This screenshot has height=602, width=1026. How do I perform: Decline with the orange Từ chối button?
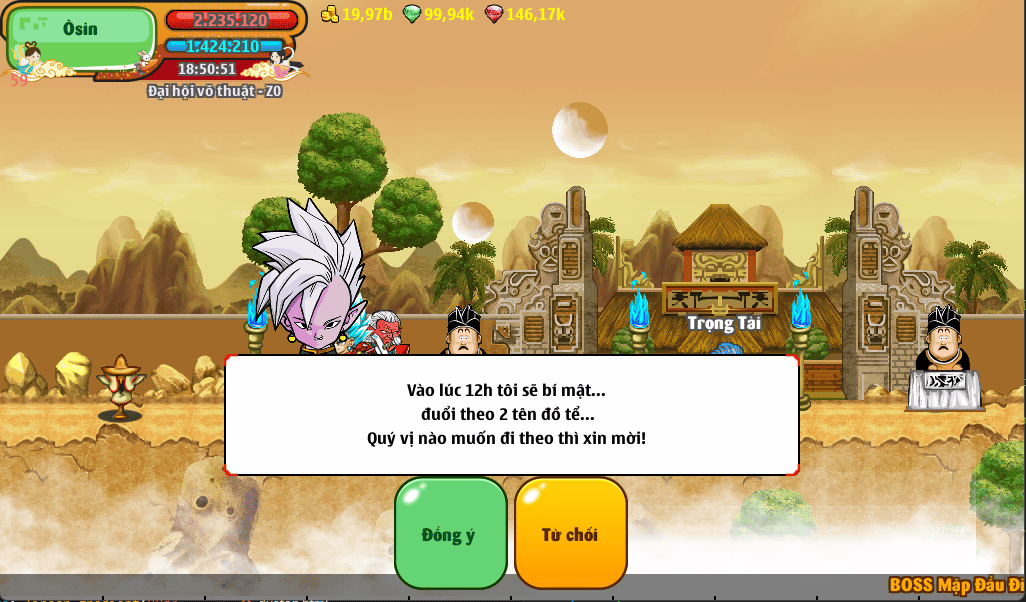tap(570, 533)
